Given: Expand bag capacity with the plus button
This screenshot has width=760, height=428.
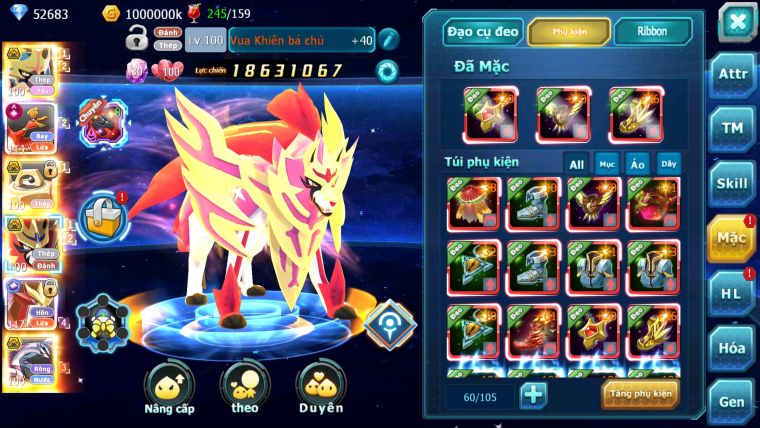Looking at the screenshot, I should pyautogui.click(x=533, y=395).
